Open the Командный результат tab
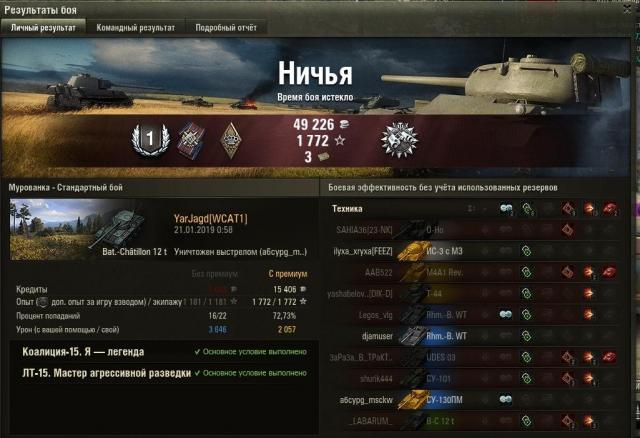640x438 pixels. (x=137, y=28)
